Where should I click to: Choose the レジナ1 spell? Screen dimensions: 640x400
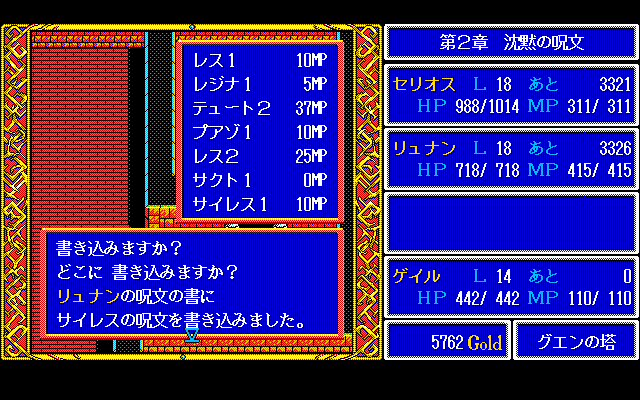coord(258,86)
